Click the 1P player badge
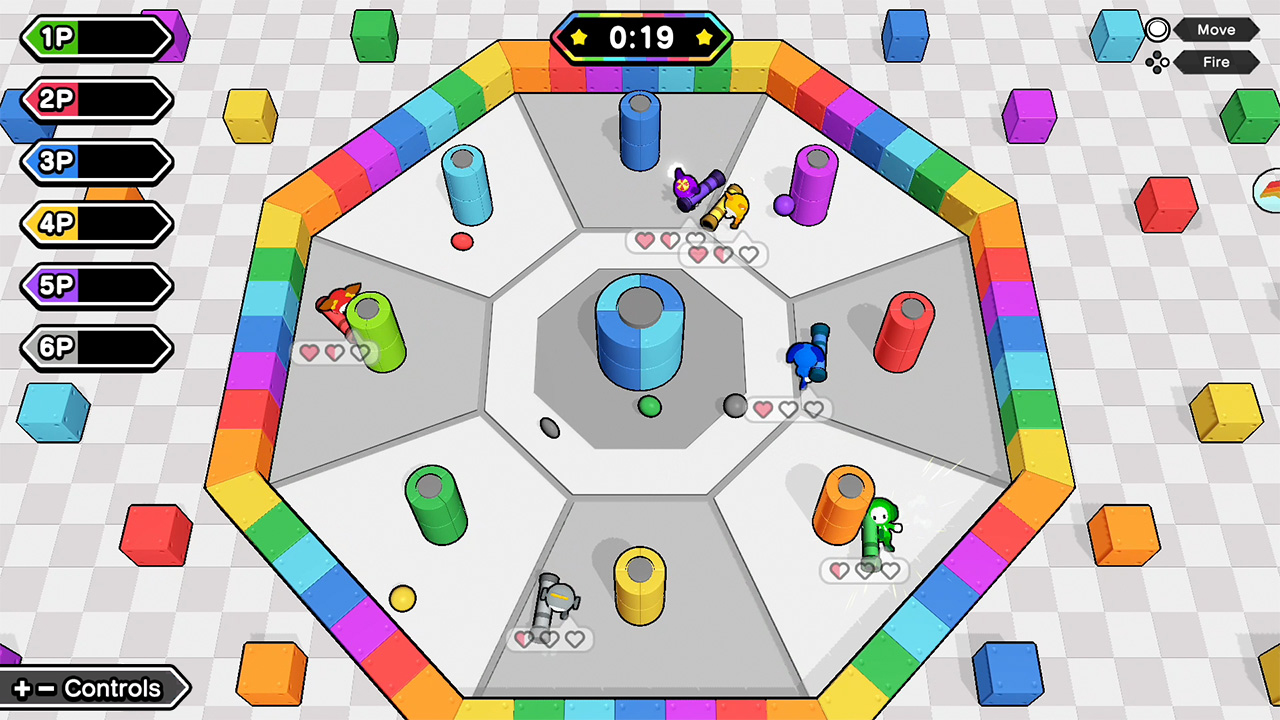The width and height of the screenshot is (1280, 720). pos(95,38)
